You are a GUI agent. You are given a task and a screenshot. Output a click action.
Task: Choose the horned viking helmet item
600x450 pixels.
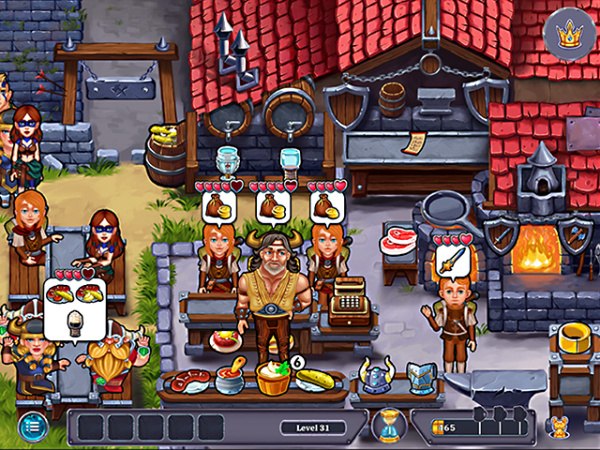pos(374,376)
